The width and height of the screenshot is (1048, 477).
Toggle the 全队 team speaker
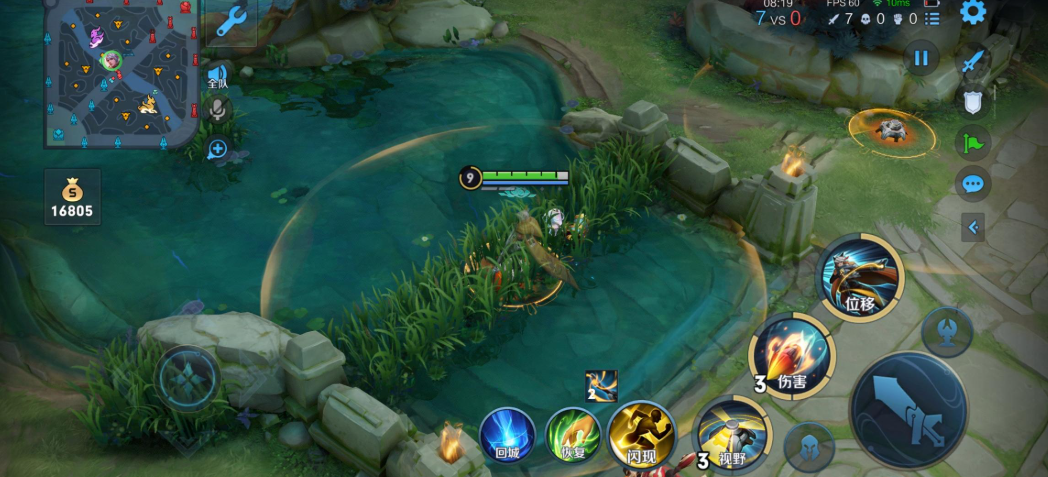(217, 77)
